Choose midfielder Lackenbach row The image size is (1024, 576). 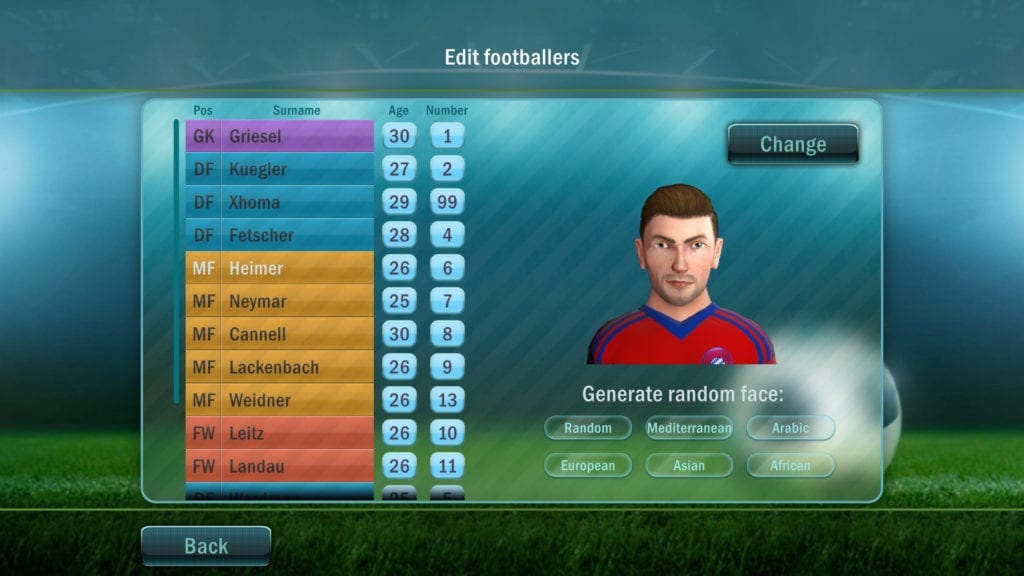(x=280, y=367)
